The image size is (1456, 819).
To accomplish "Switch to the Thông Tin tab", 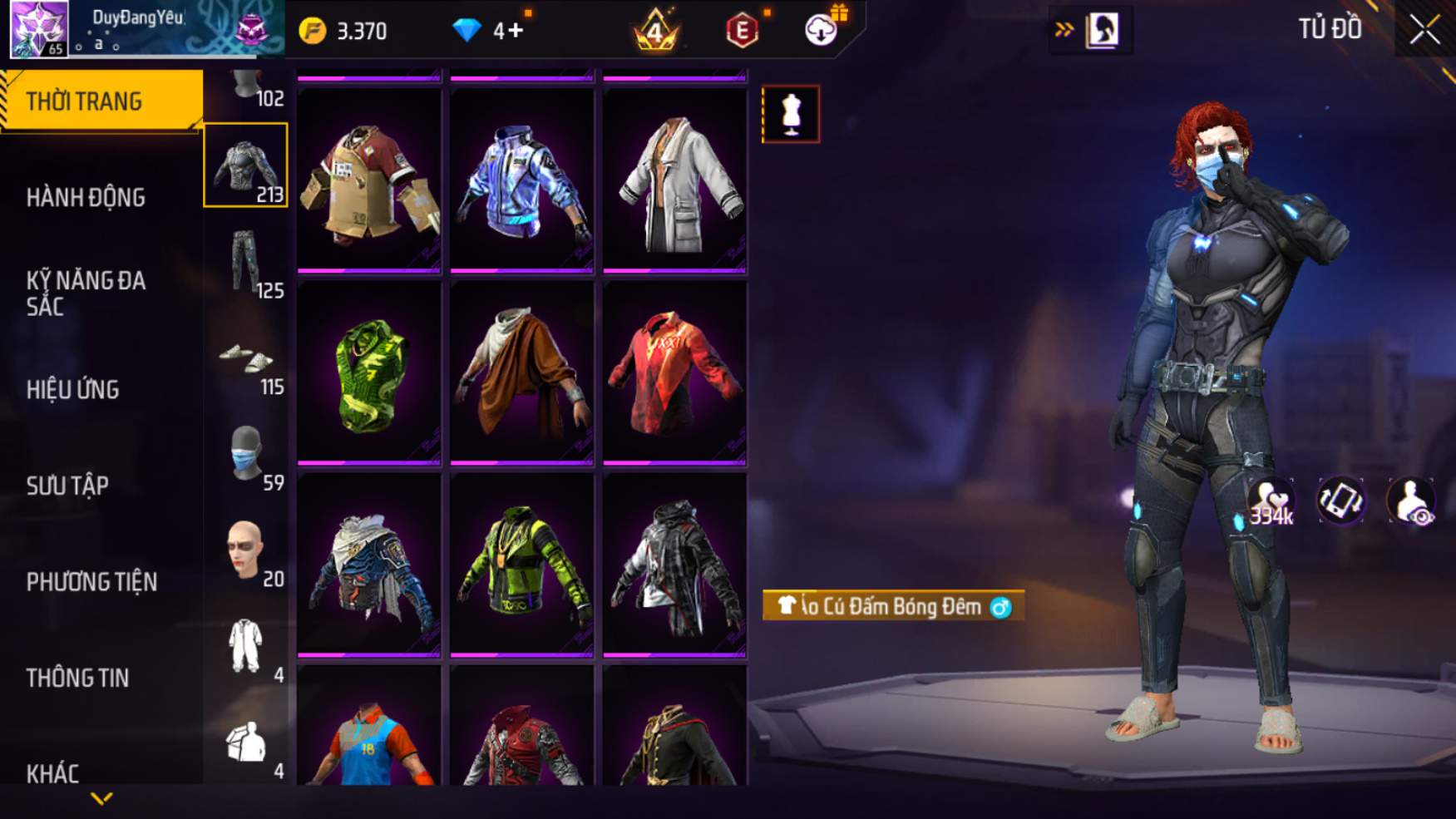I will 77,678.
